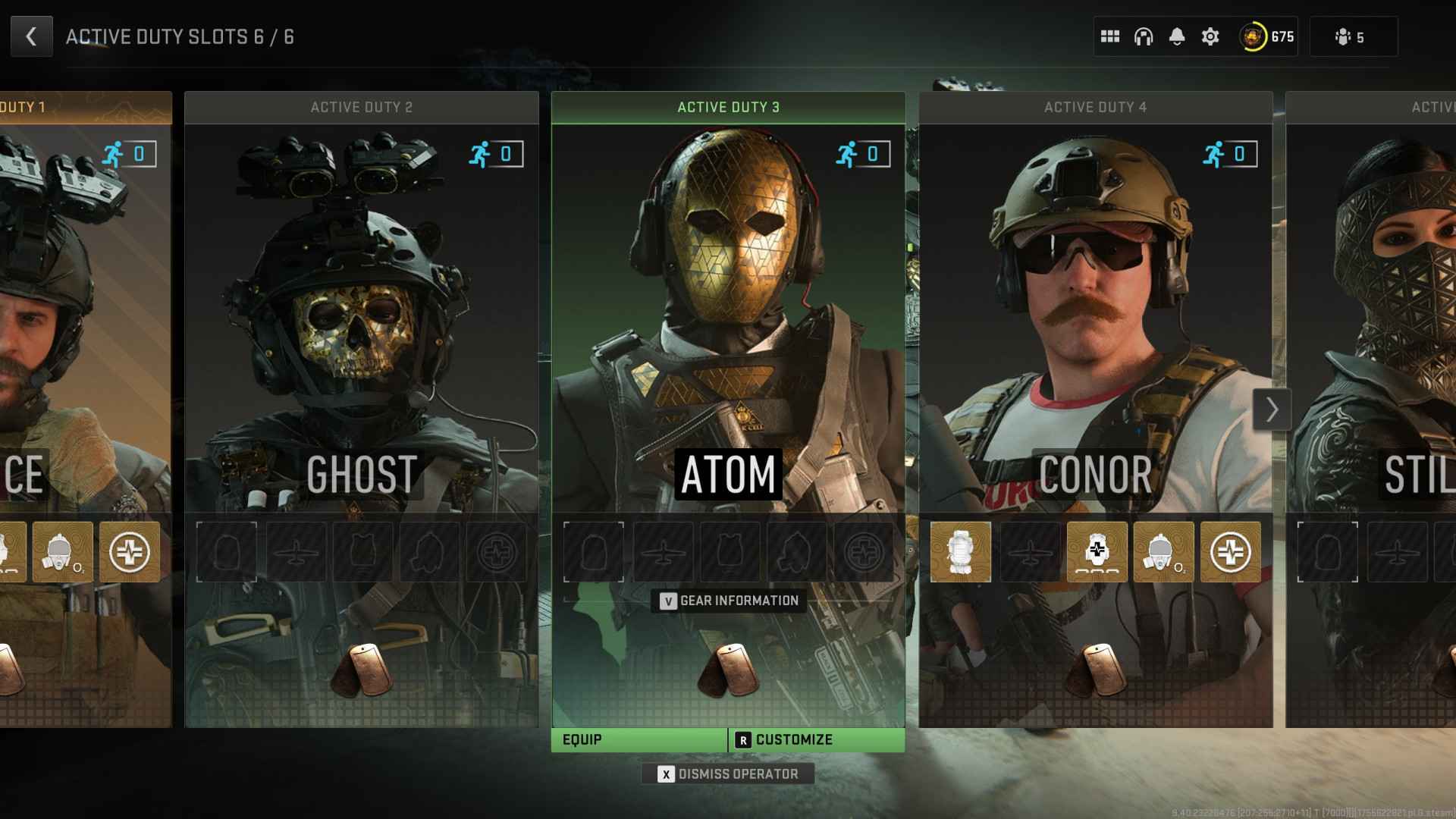
Task: Select Conor's gas mask gear slot
Action: 1163,552
